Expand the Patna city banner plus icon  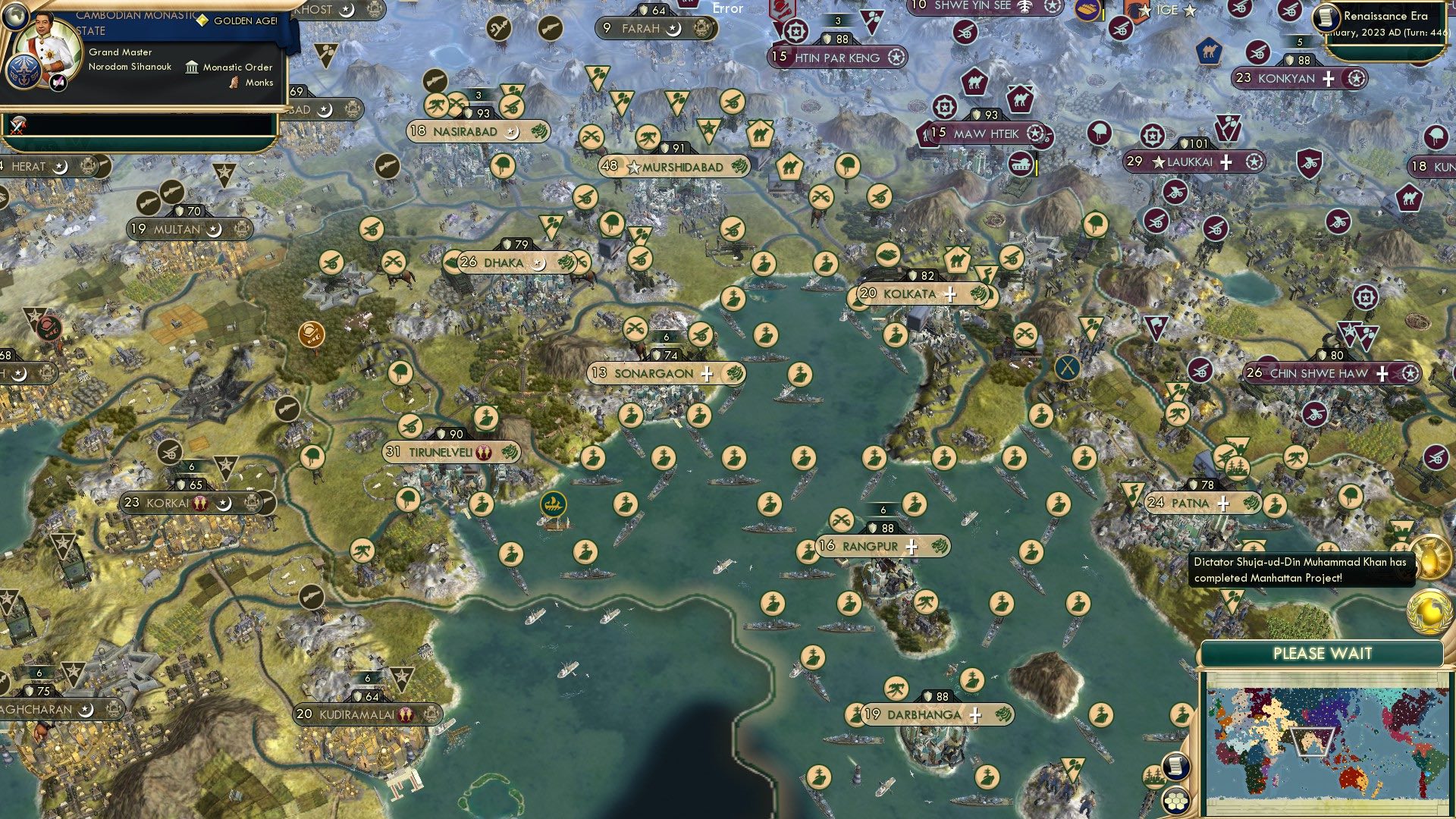point(1222,502)
